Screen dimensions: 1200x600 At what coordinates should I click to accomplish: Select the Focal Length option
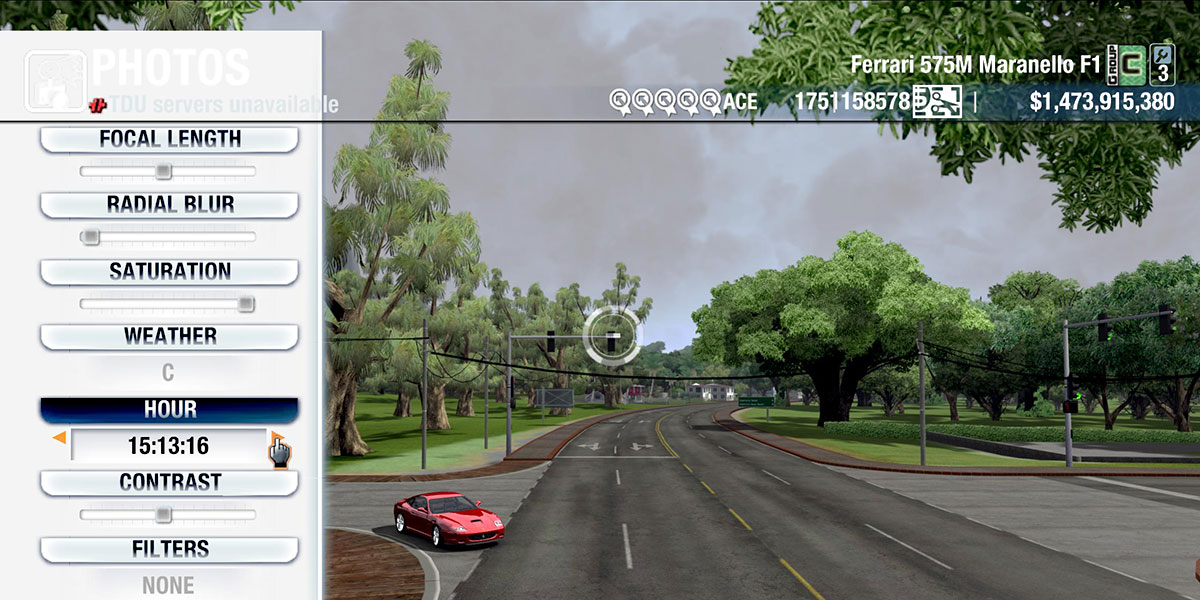click(x=169, y=140)
